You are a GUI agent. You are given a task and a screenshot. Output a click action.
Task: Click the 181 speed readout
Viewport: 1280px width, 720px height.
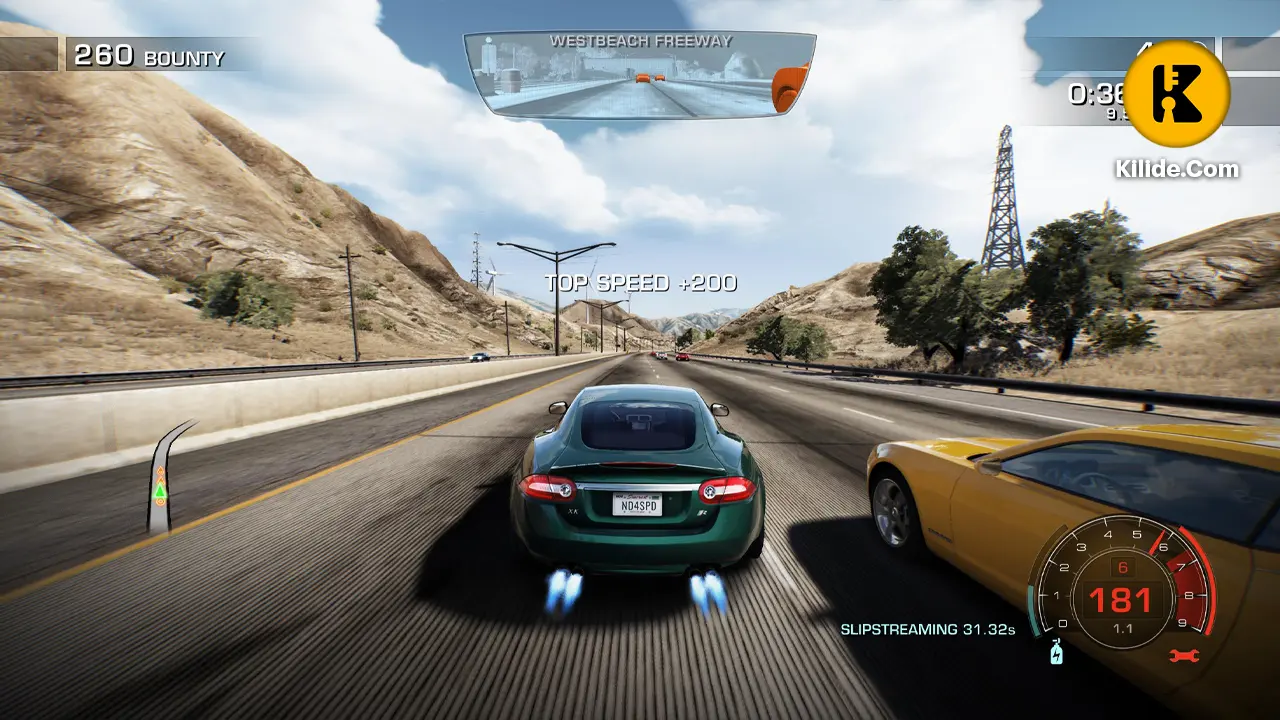pos(1122,599)
